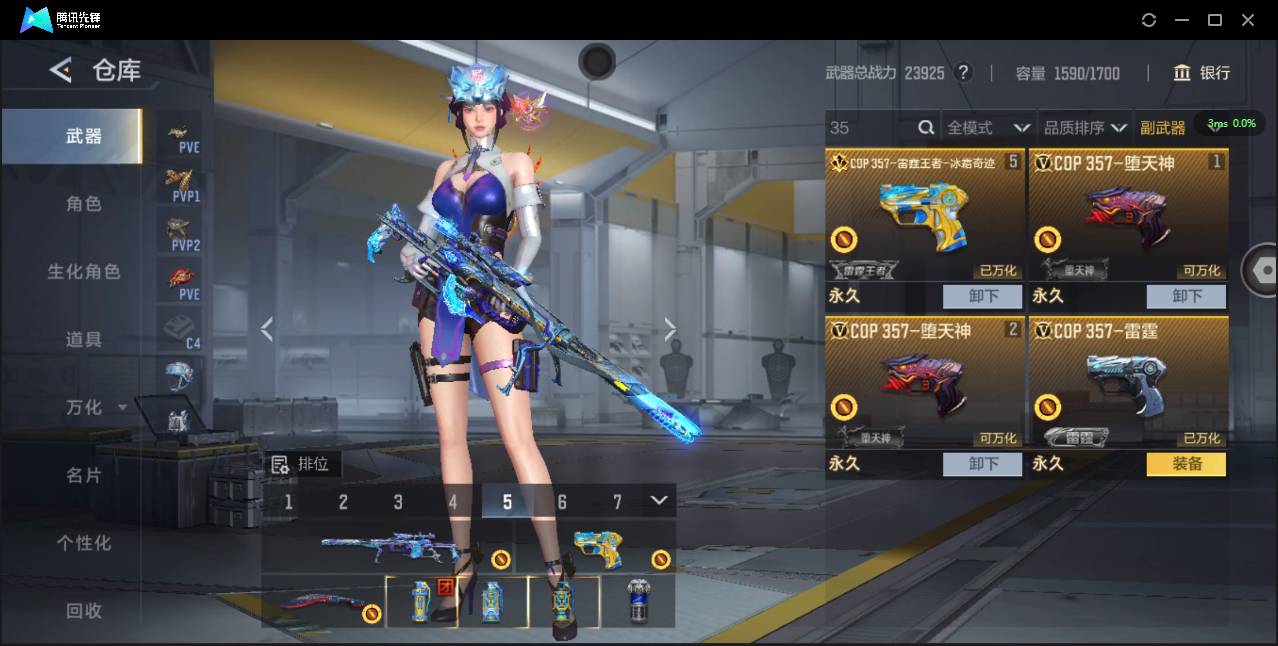The width and height of the screenshot is (1278, 646).
Task: Open the 回收 recycling section
Action: pos(84,610)
